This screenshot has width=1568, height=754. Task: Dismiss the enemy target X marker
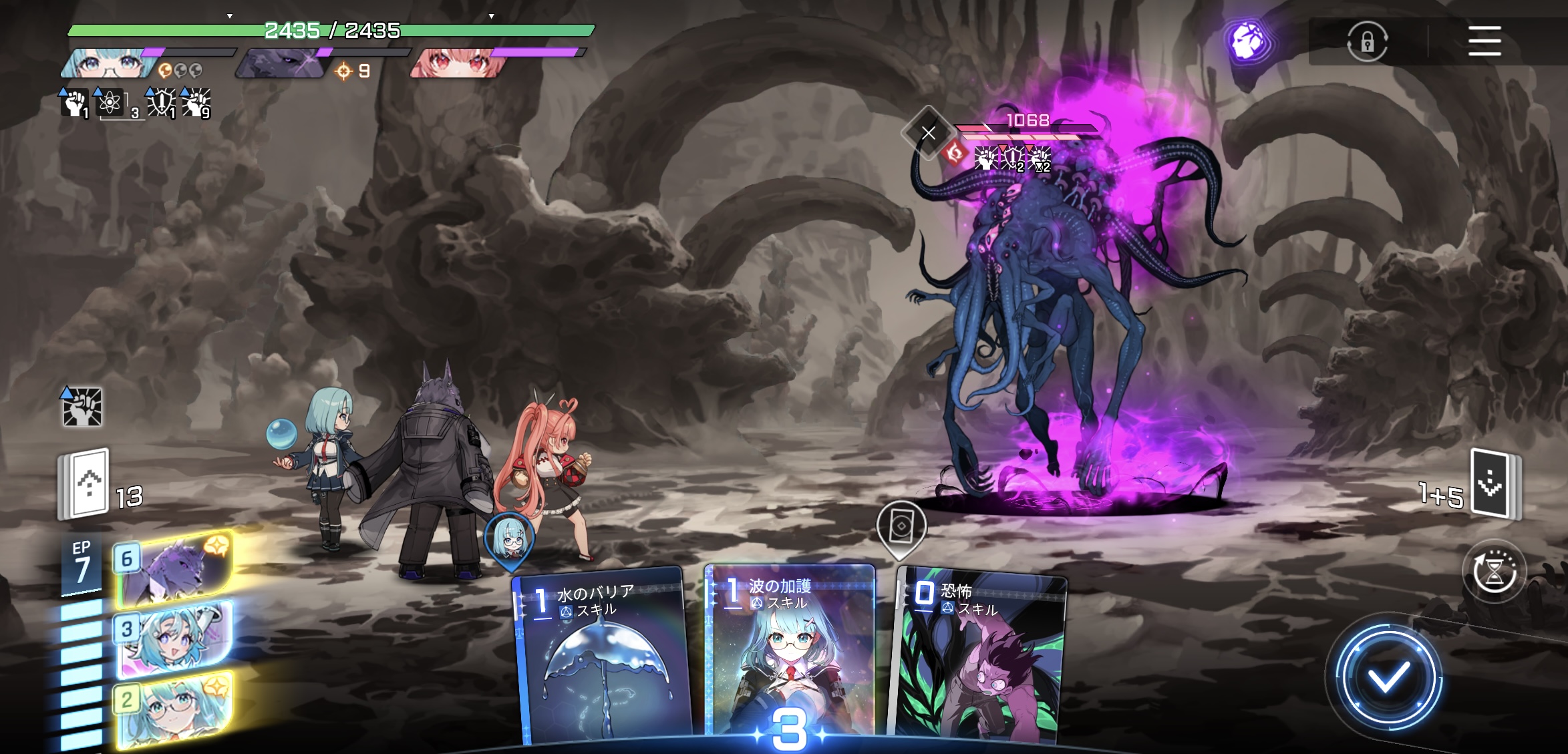point(928,133)
